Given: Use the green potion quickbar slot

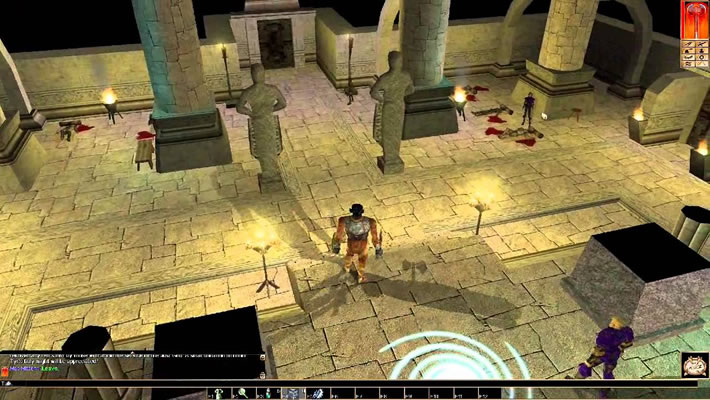Looking at the screenshot, I should (268, 394).
